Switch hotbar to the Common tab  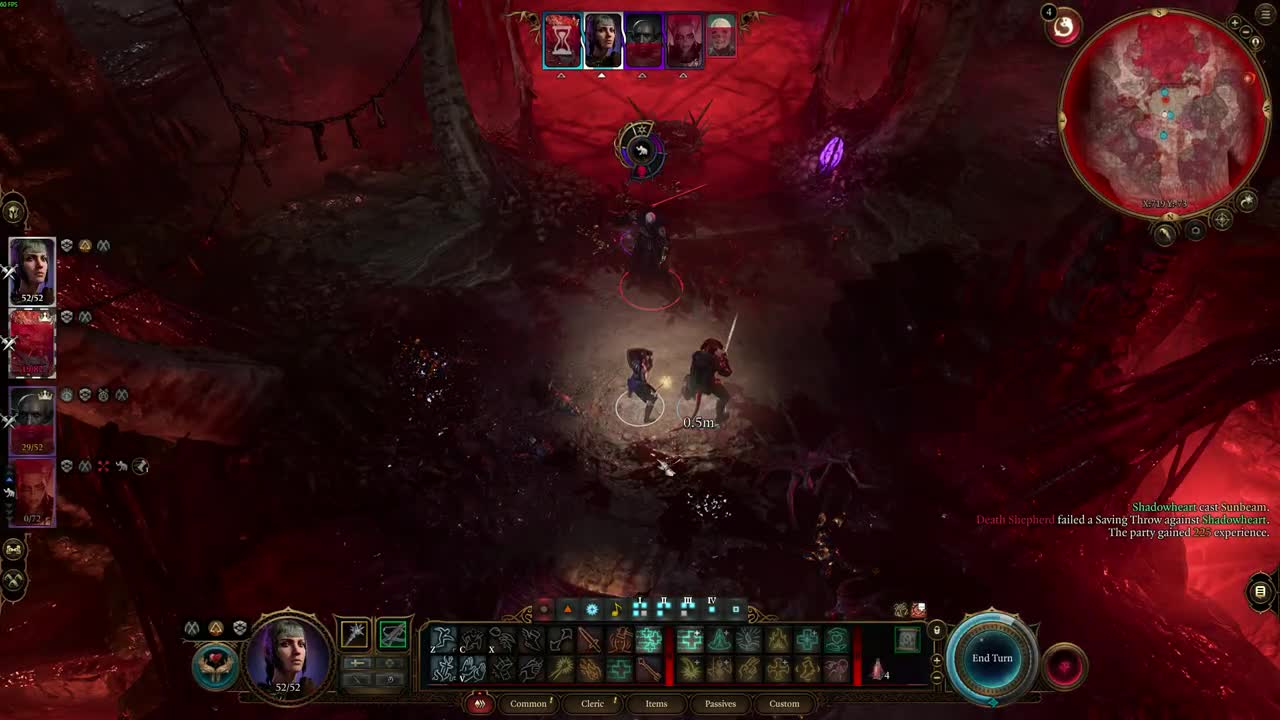click(x=528, y=704)
